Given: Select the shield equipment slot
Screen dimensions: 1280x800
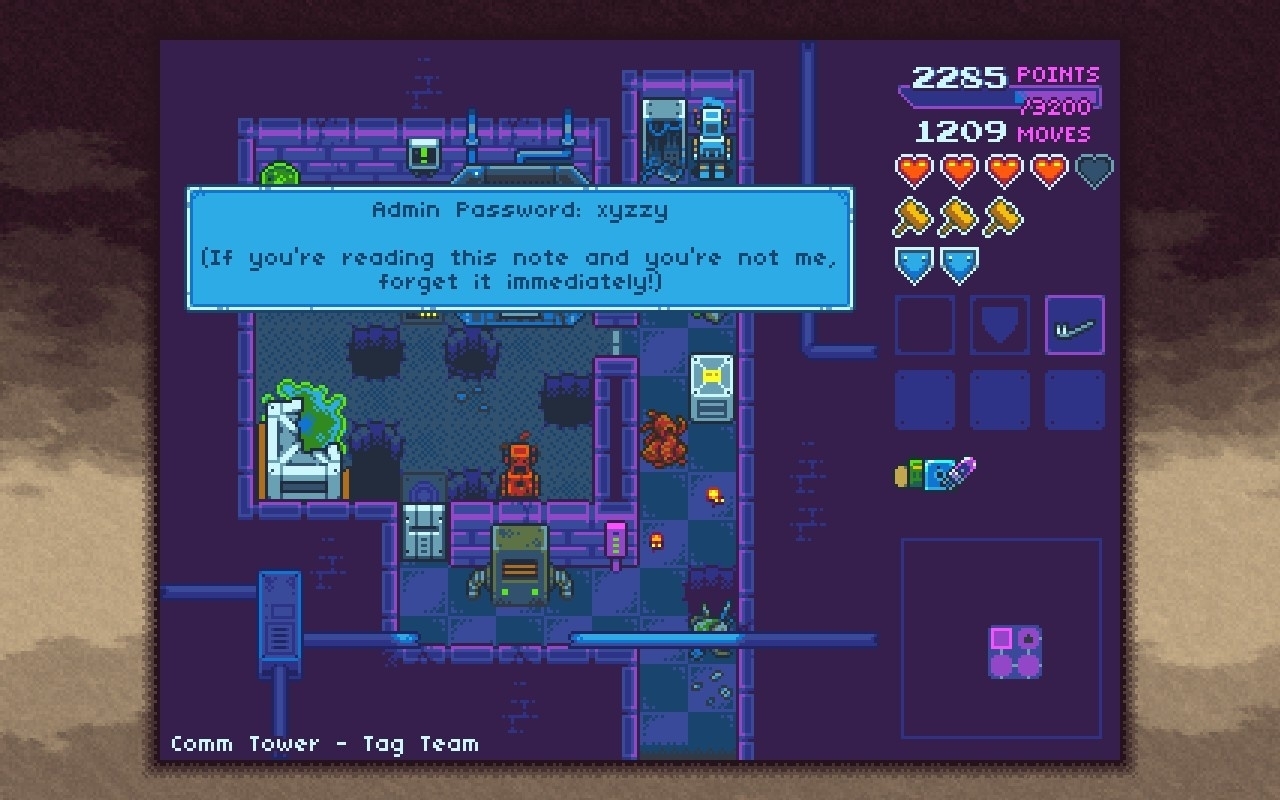Looking at the screenshot, I should pyautogui.click(x=1000, y=325).
